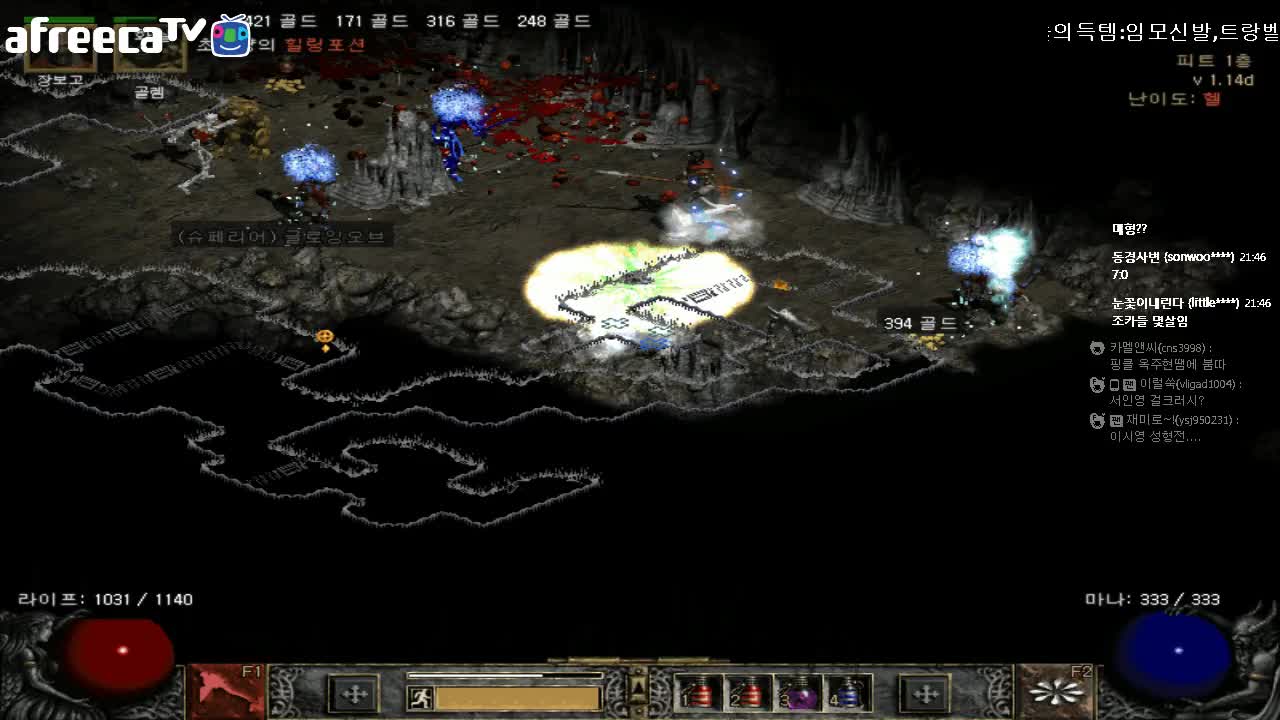Expand the mini panel arrow above the belt
The width and height of the screenshot is (1280, 720).
click(637, 688)
